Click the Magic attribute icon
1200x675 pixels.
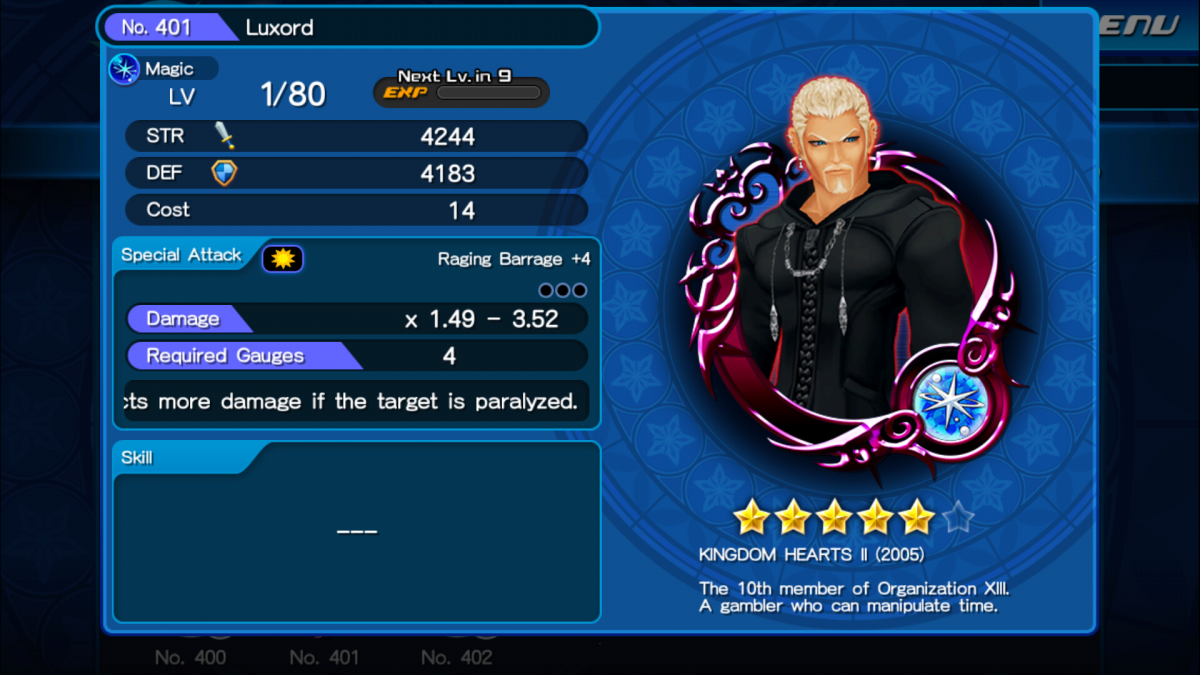click(x=126, y=70)
